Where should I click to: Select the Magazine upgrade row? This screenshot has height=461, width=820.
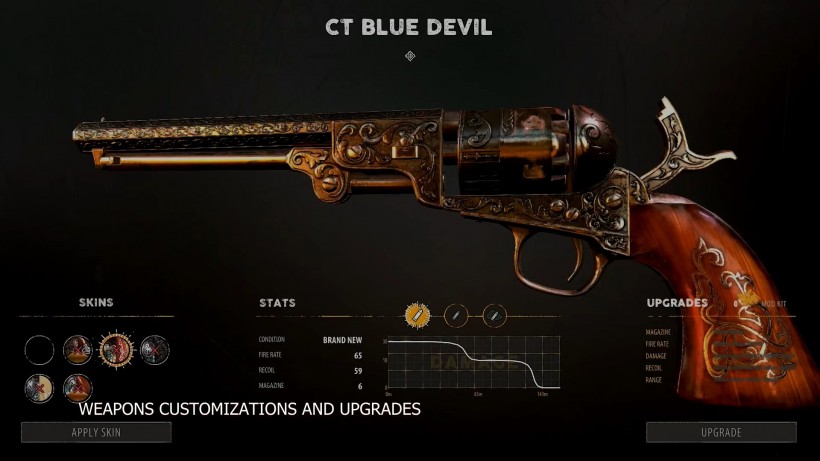(x=658, y=332)
